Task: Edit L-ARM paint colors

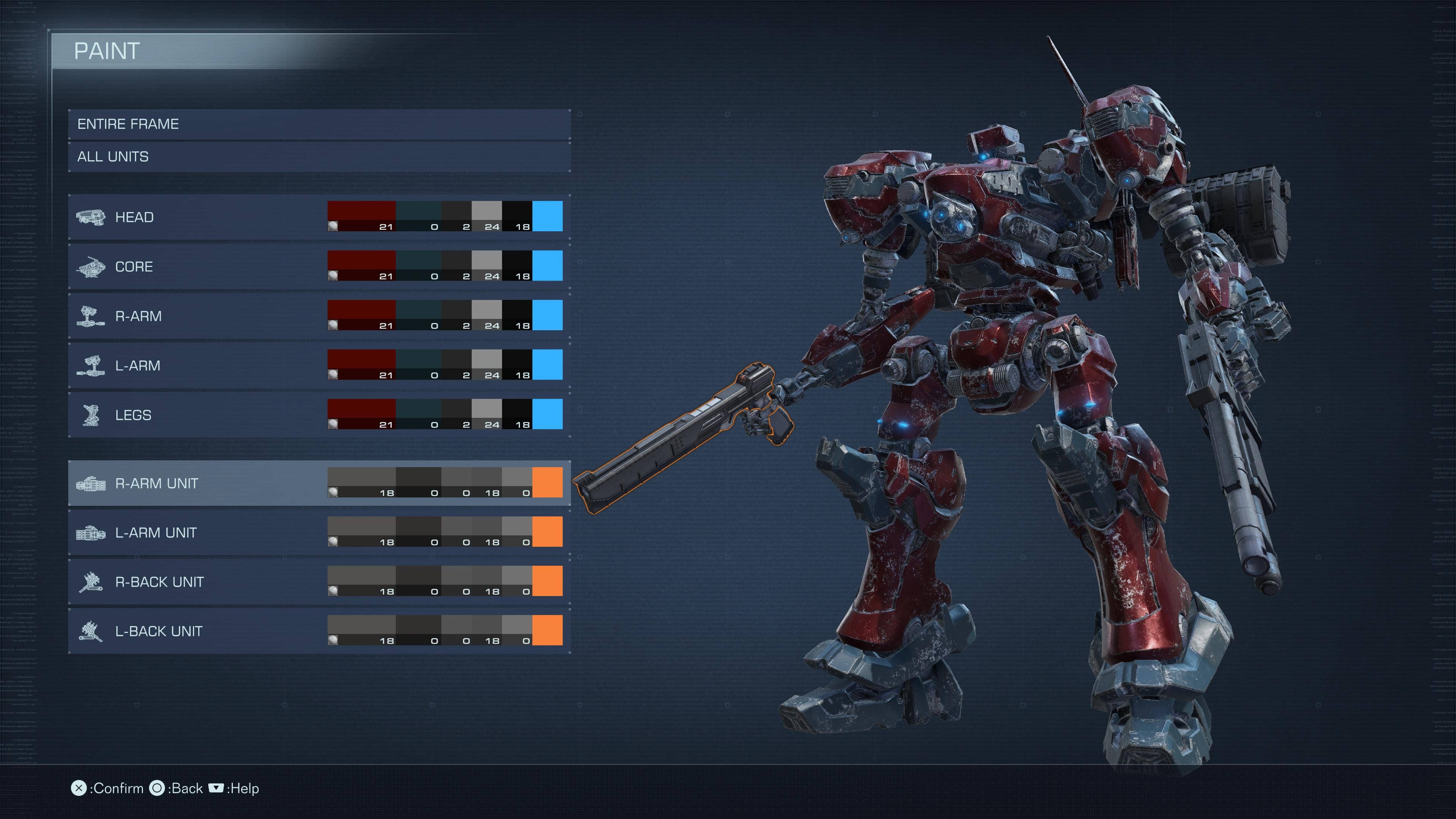Action: (x=198, y=365)
